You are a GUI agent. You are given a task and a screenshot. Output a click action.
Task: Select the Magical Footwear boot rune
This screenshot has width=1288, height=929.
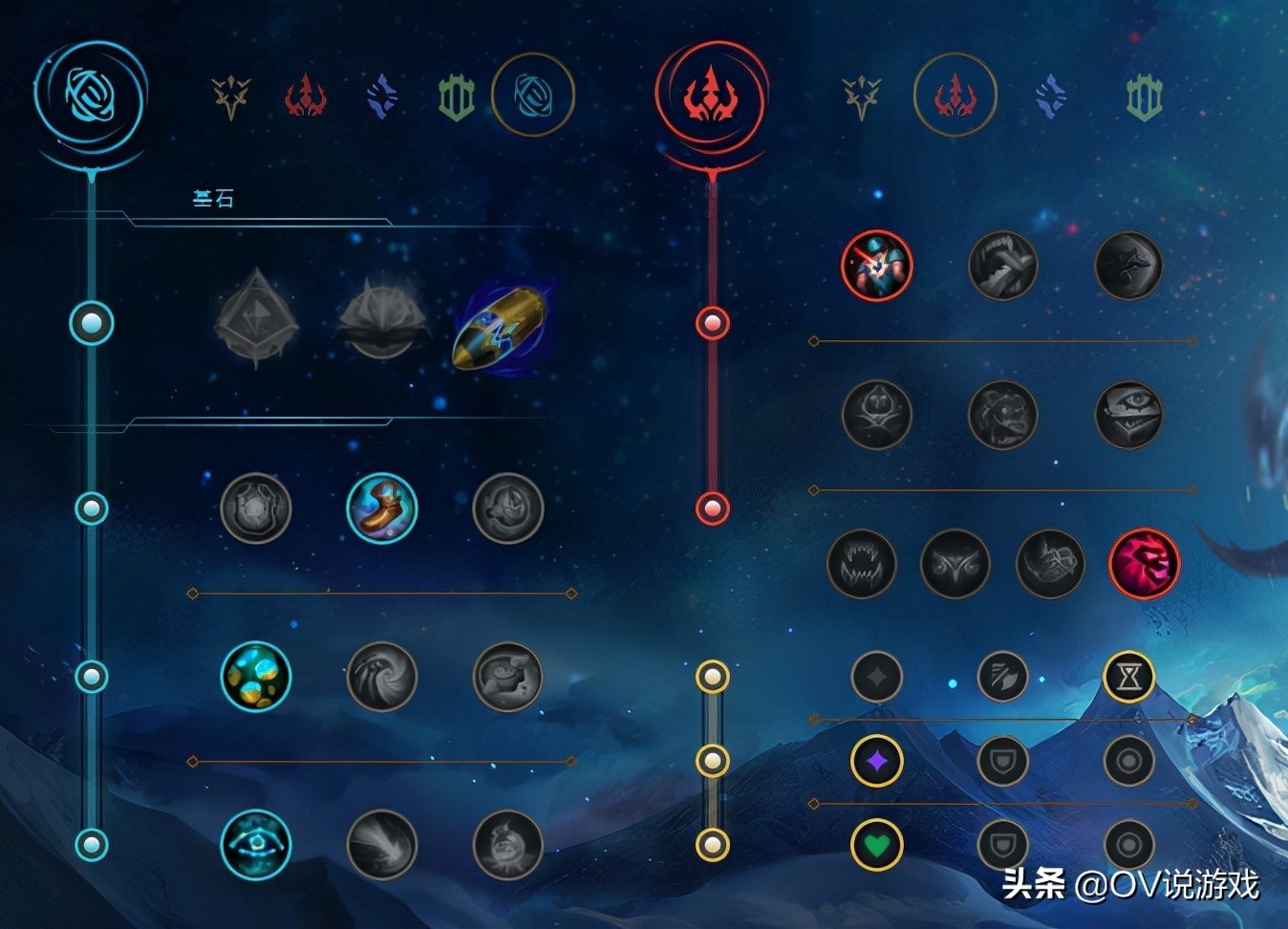click(382, 508)
